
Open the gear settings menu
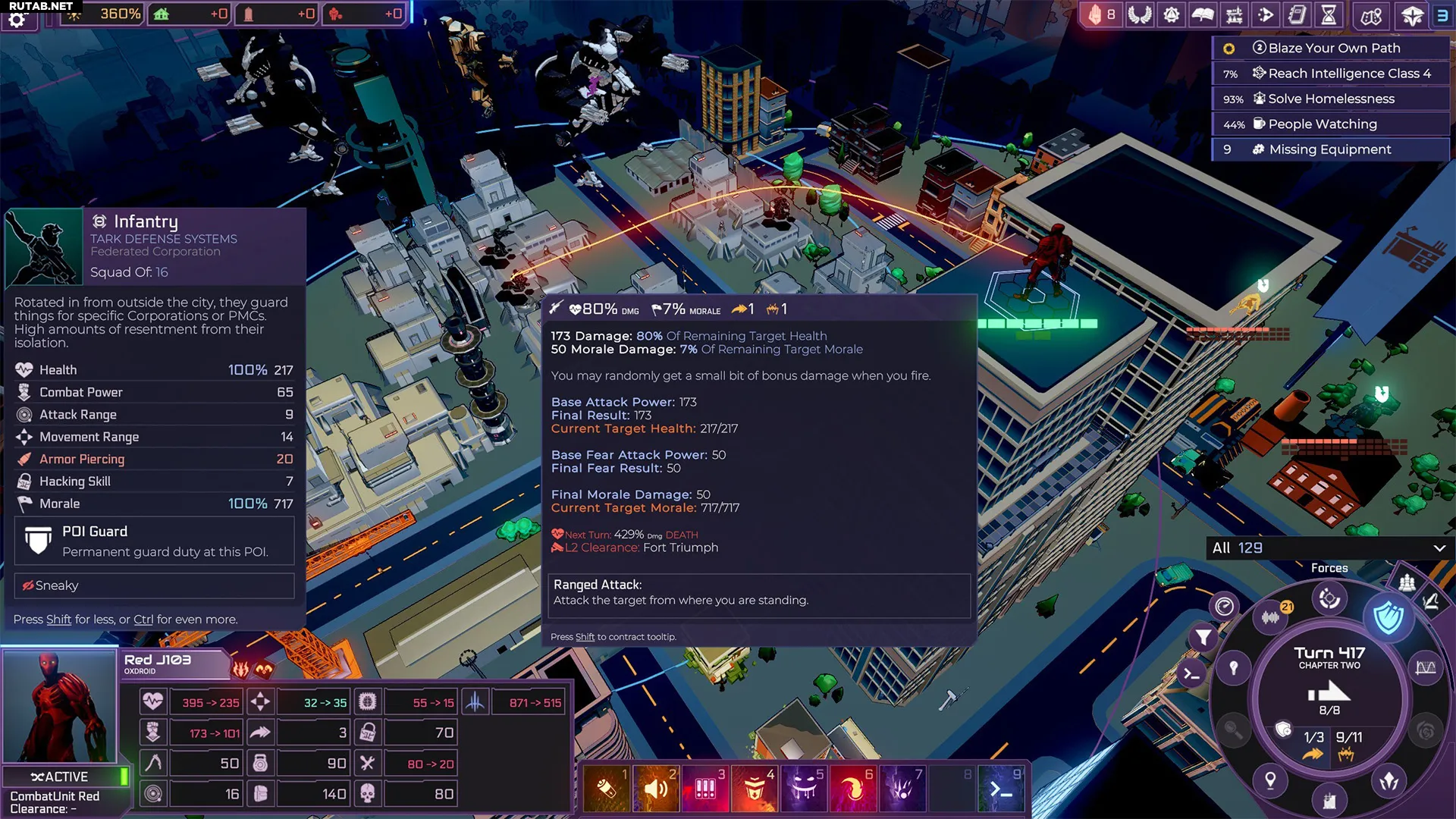(17, 20)
